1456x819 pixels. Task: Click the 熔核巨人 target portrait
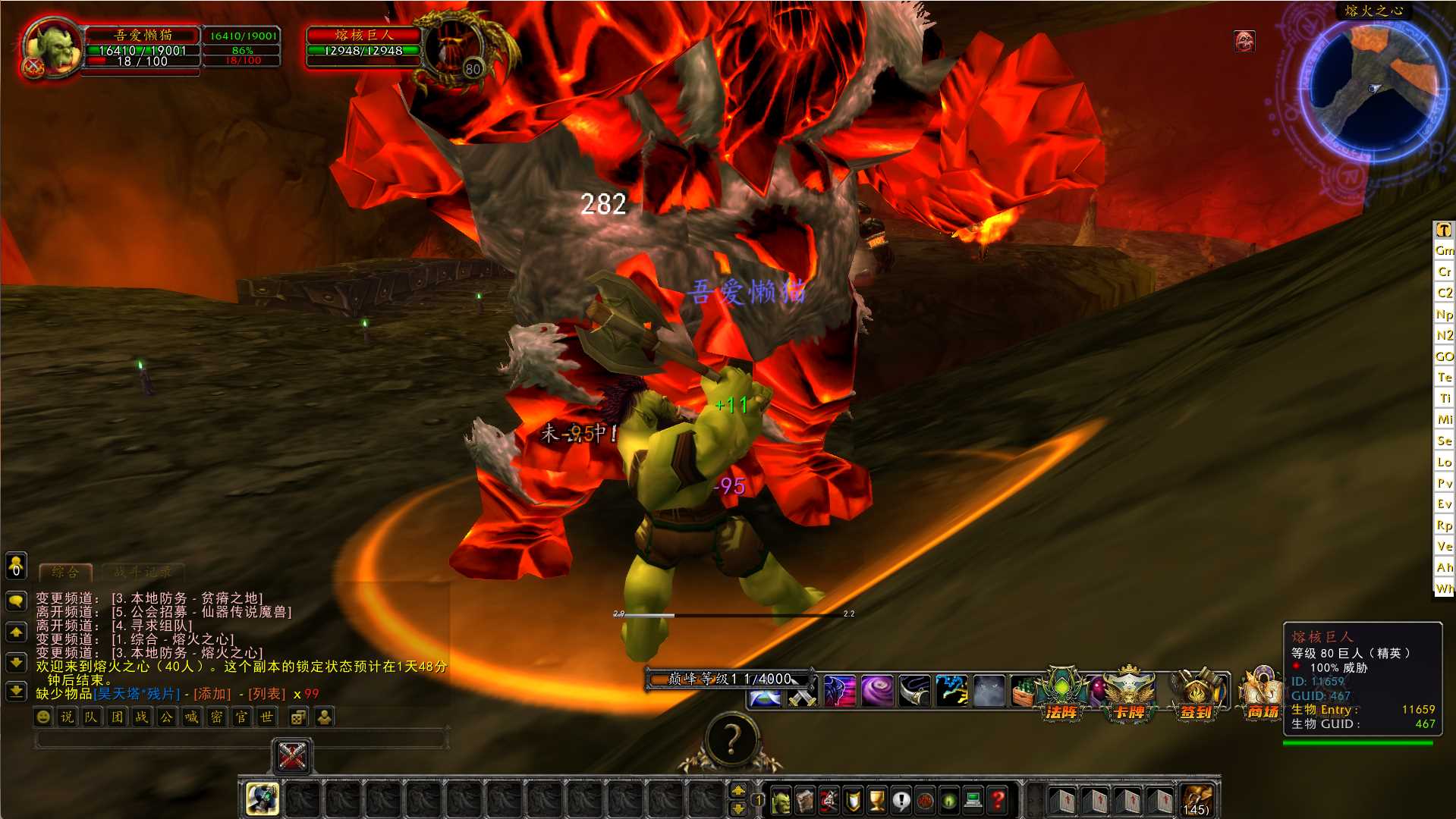(454, 47)
